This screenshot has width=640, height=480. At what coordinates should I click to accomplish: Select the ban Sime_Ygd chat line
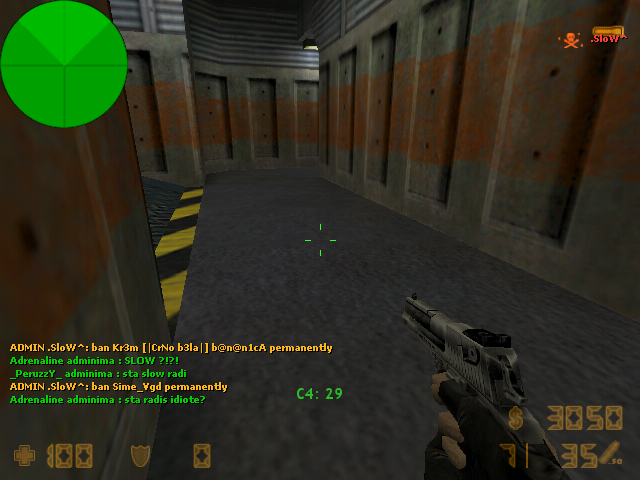118,387
